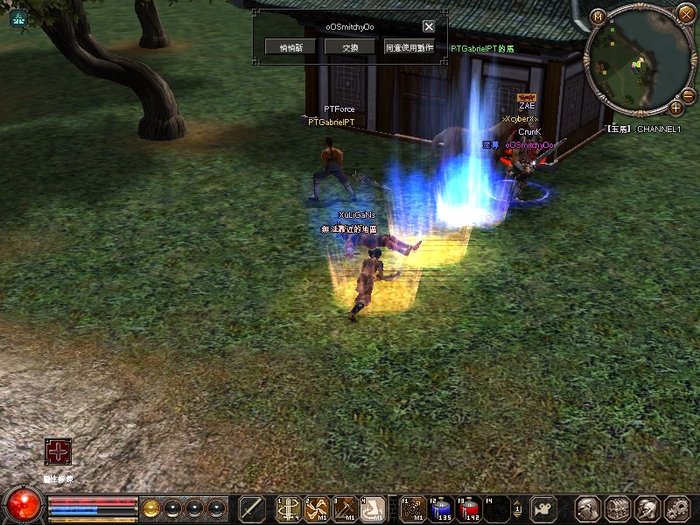Click the red orb at bottom-left
This screenshot has width=700, height=525.
(24, 505)
